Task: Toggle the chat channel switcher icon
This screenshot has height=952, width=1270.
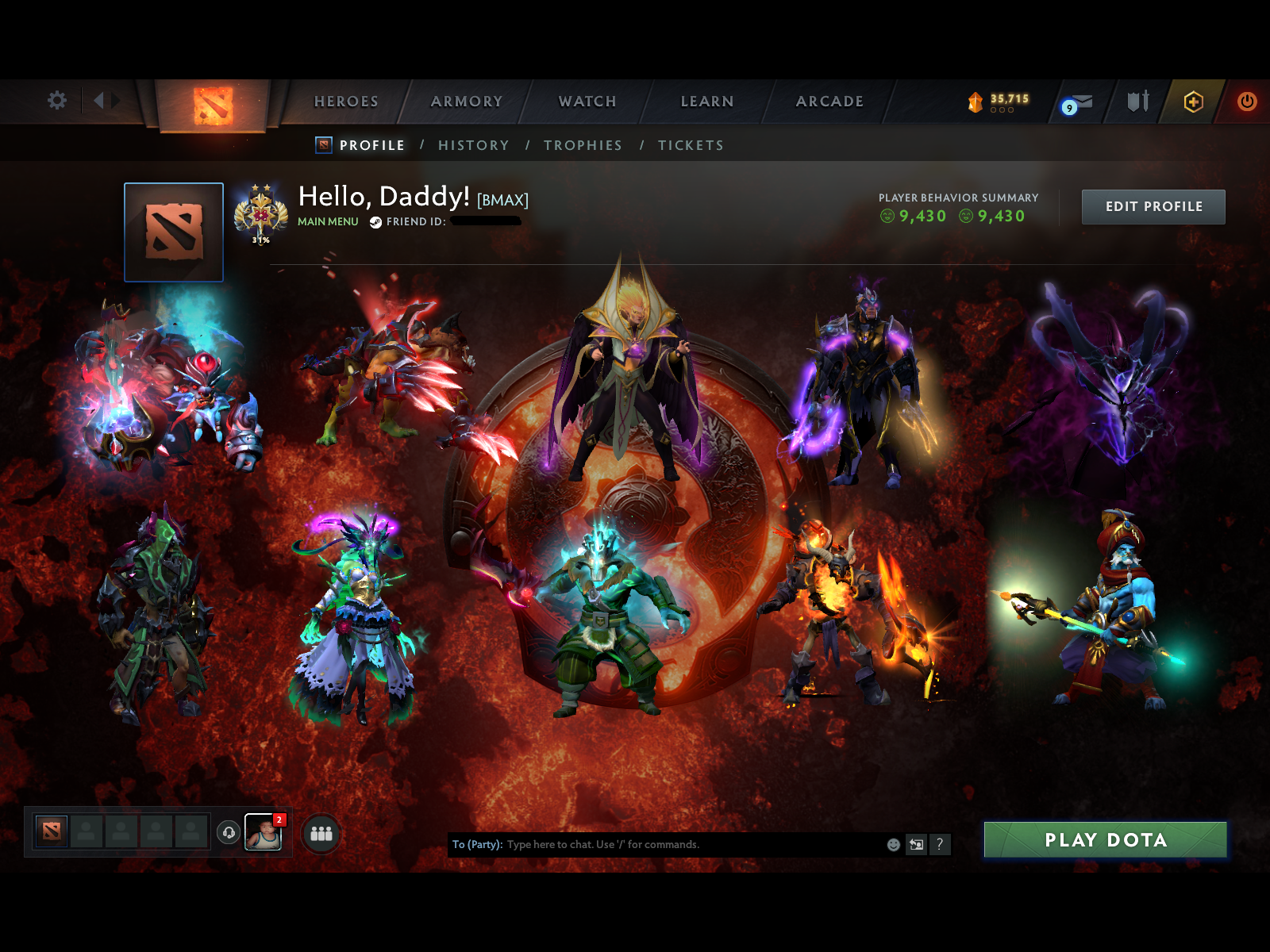Action: coord(917,844)
